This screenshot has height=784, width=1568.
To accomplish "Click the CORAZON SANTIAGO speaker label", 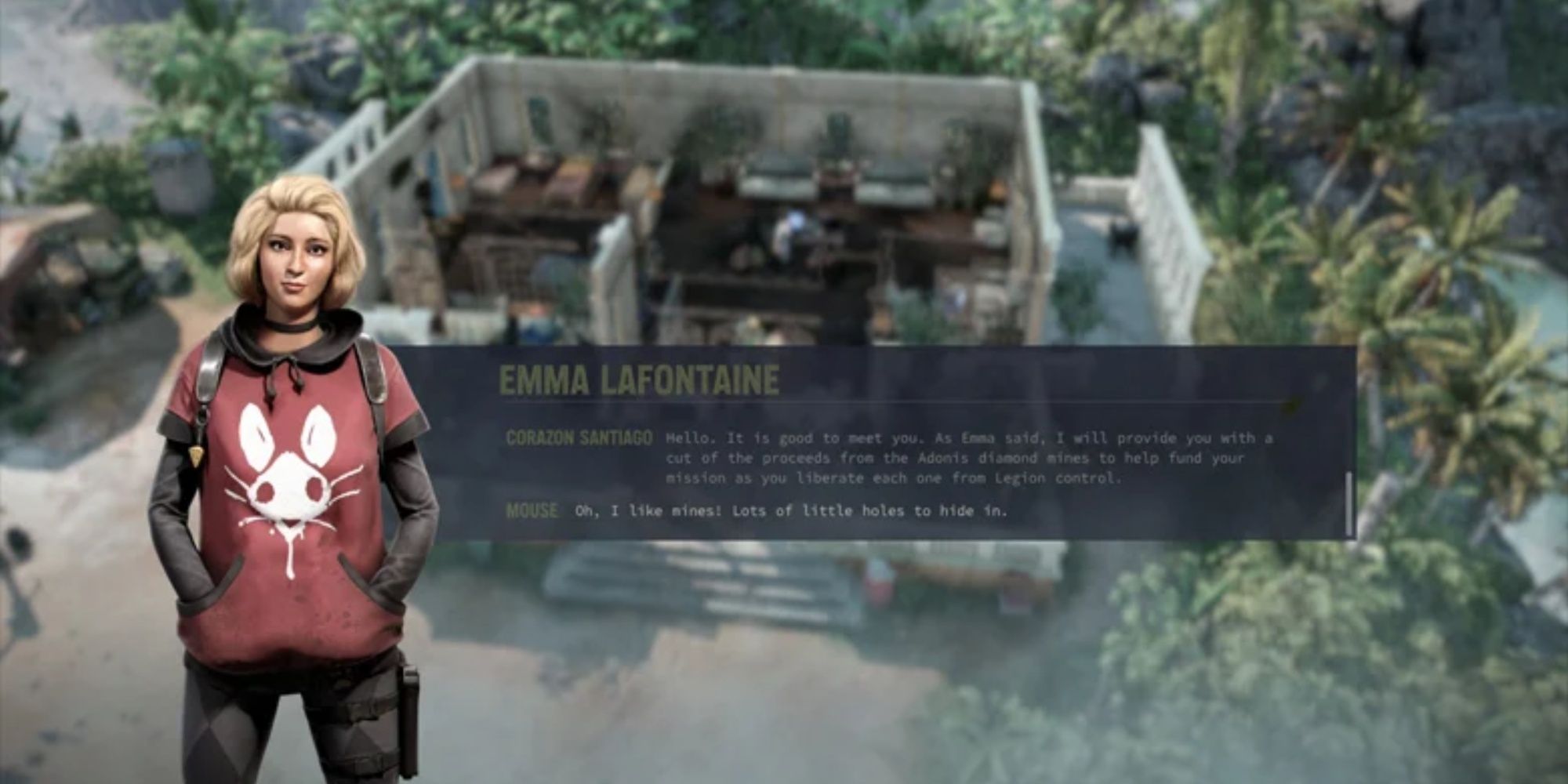I will point(579,439).
